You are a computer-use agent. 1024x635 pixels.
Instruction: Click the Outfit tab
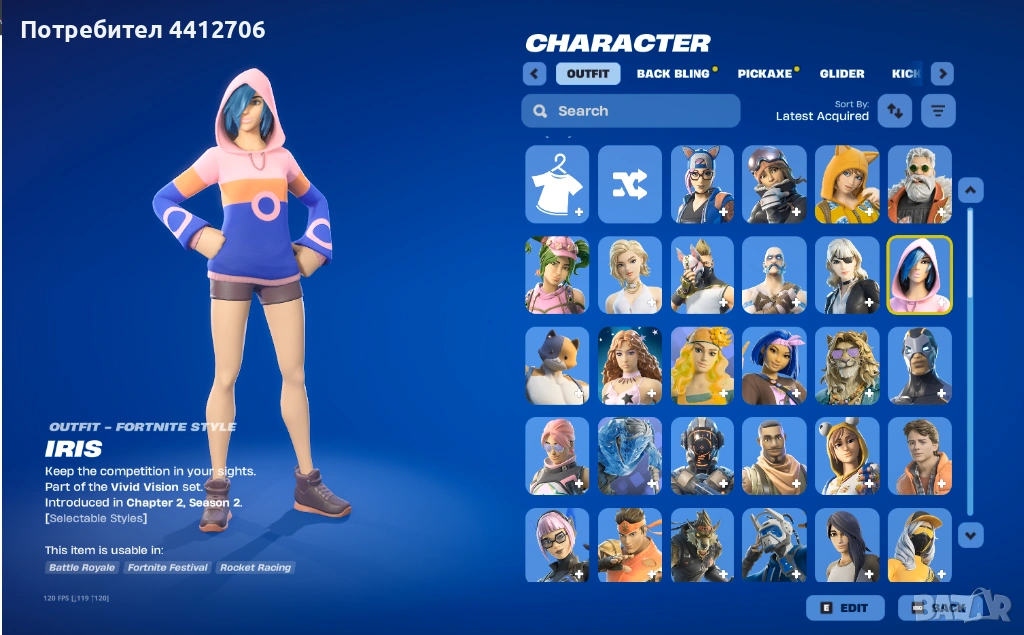click(588, 74)
